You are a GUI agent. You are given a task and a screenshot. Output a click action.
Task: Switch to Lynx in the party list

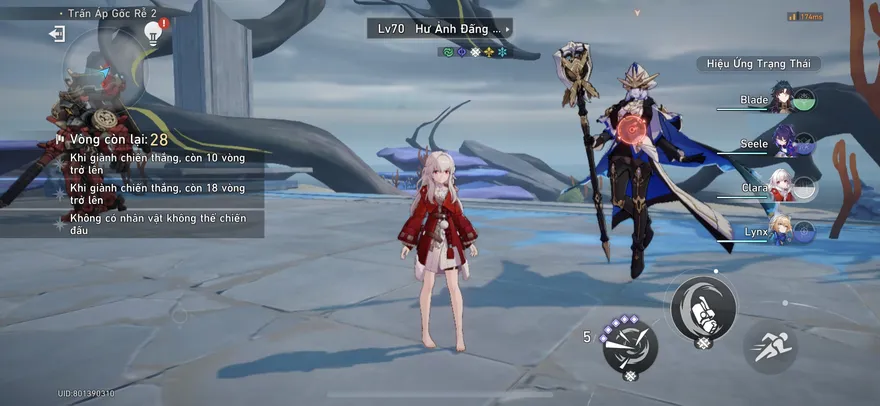780,233
